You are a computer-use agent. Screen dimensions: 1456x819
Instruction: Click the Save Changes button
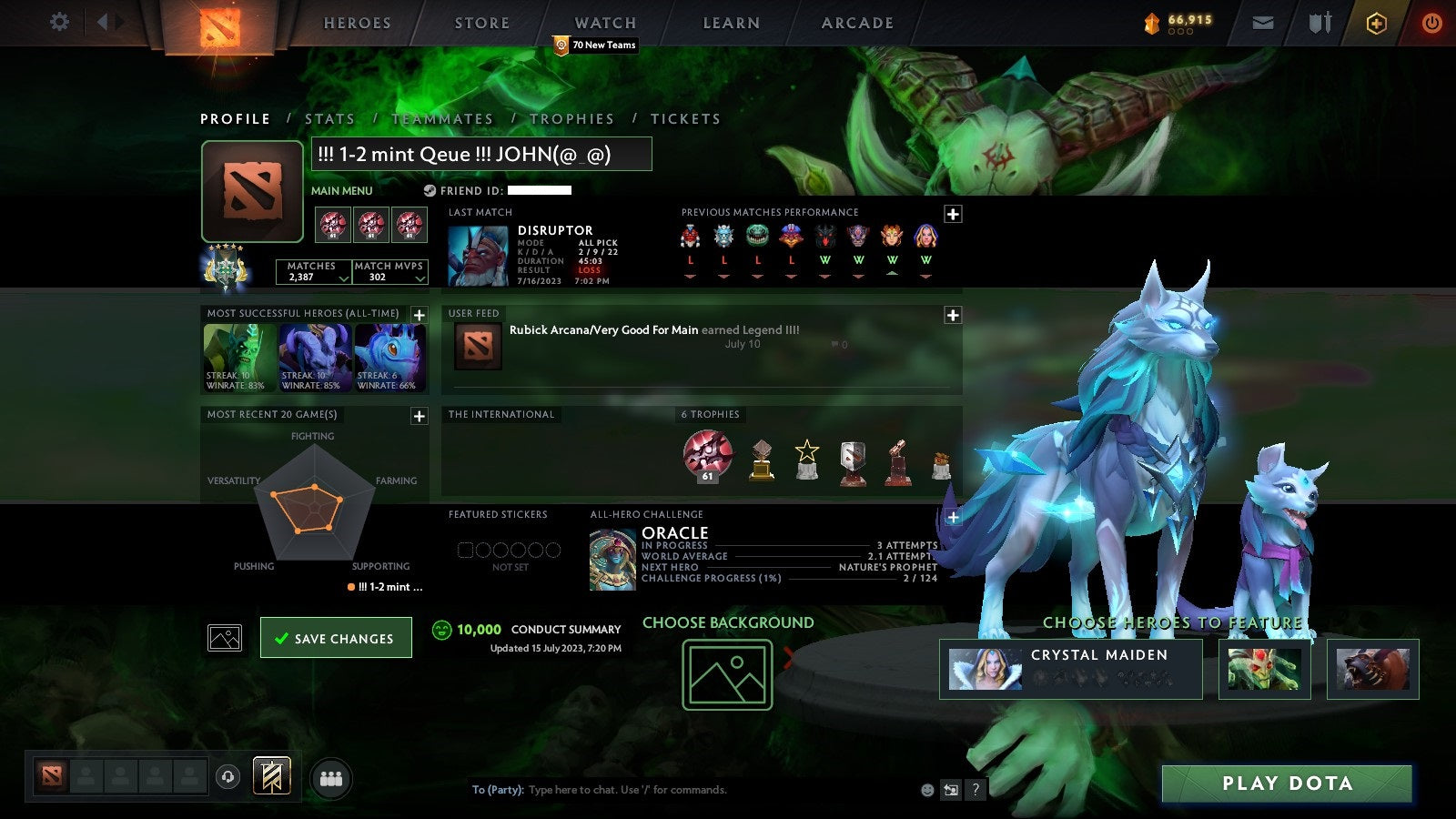336,638
